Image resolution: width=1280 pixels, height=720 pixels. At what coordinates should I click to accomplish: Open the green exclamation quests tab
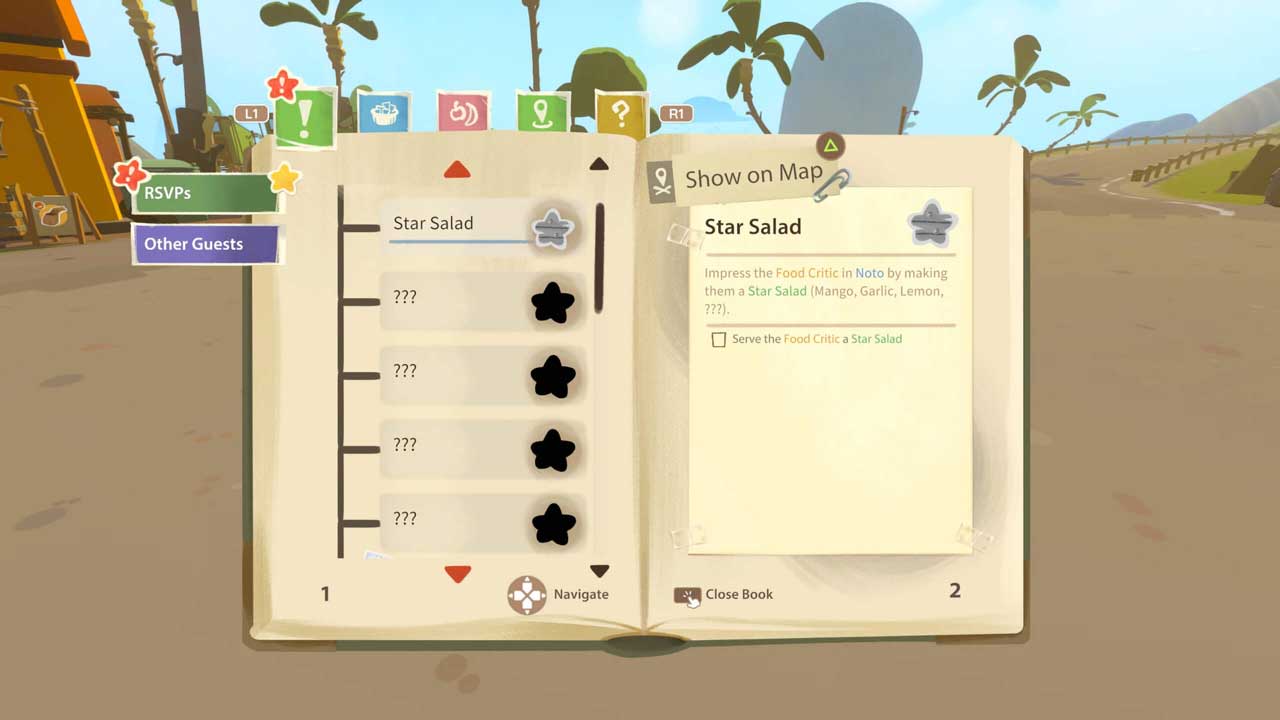(x=303, y=119)
